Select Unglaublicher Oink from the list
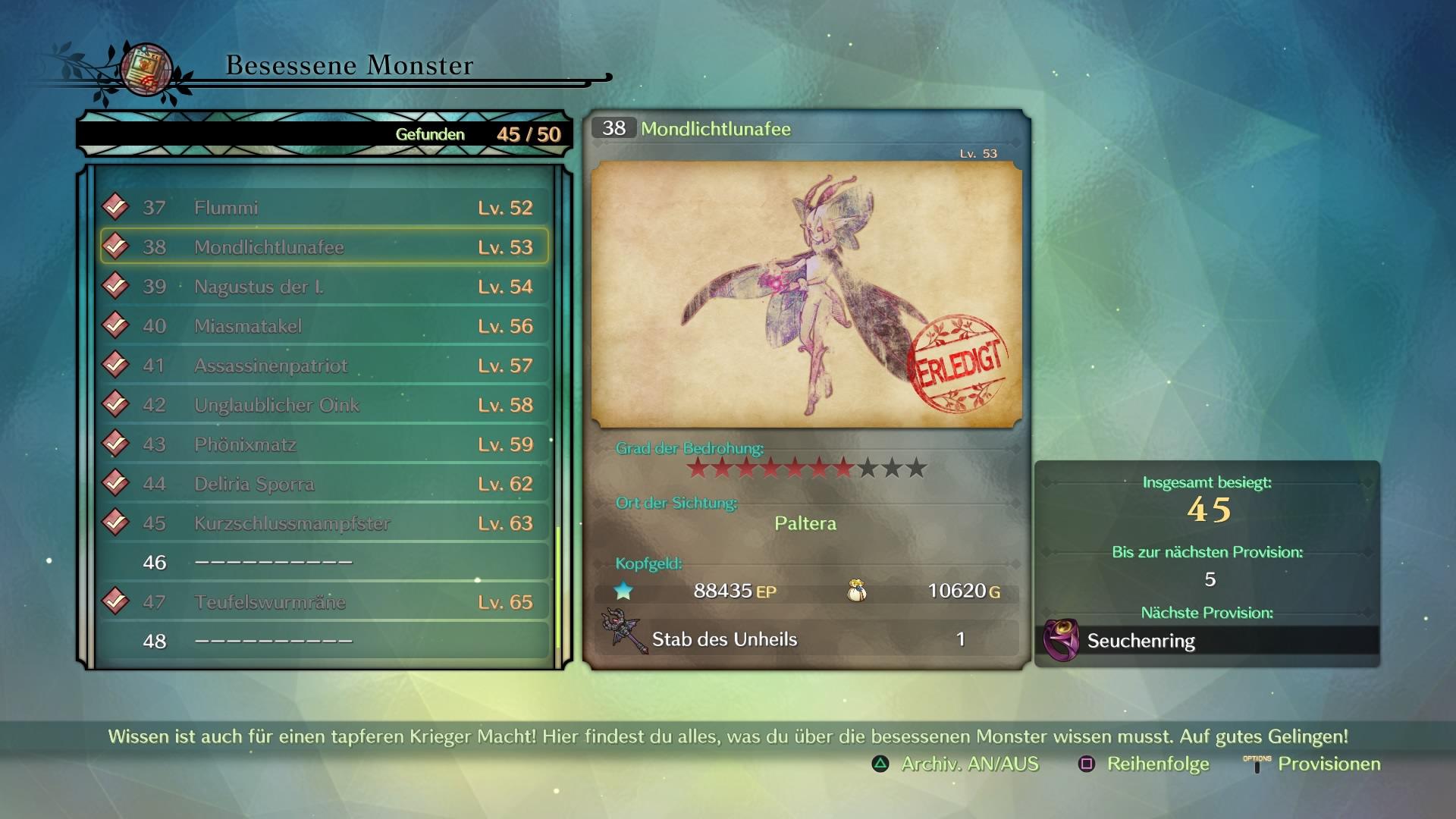 tap(325, 405)
